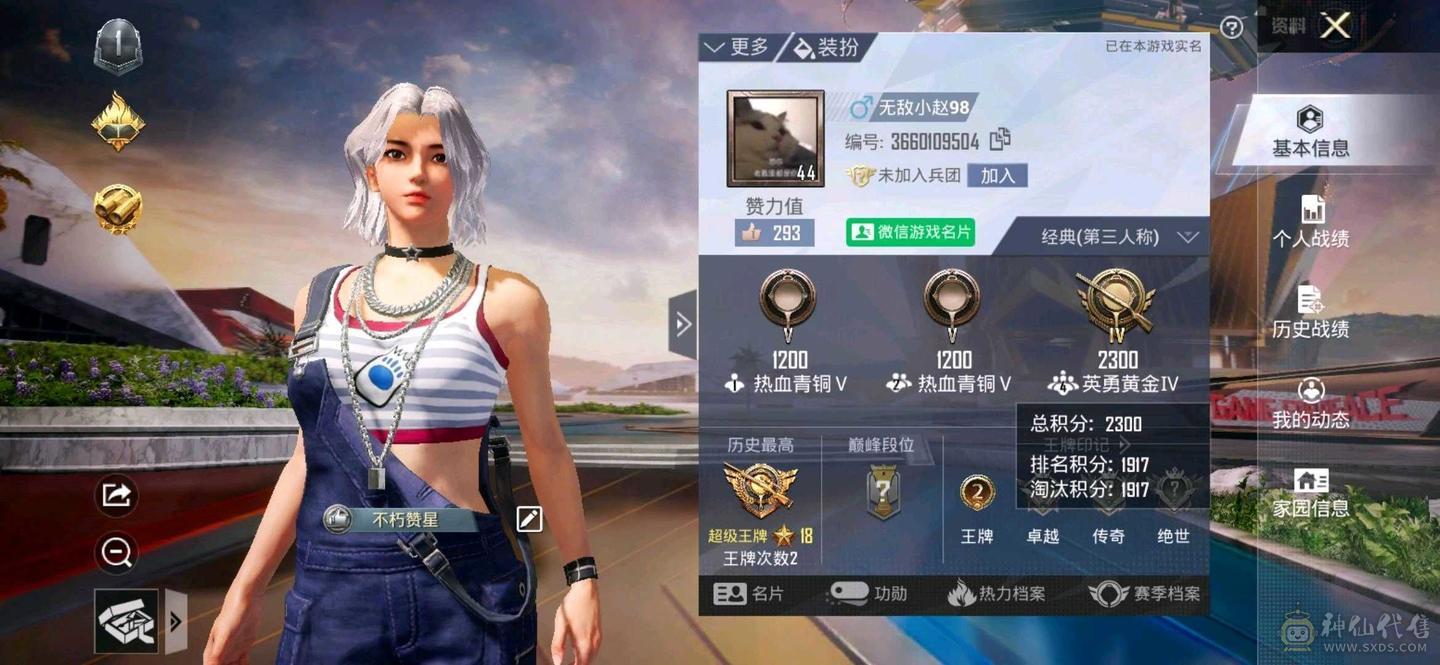
Task: Switch to the 个人战绩 tab
Action: pos(1310,223)
